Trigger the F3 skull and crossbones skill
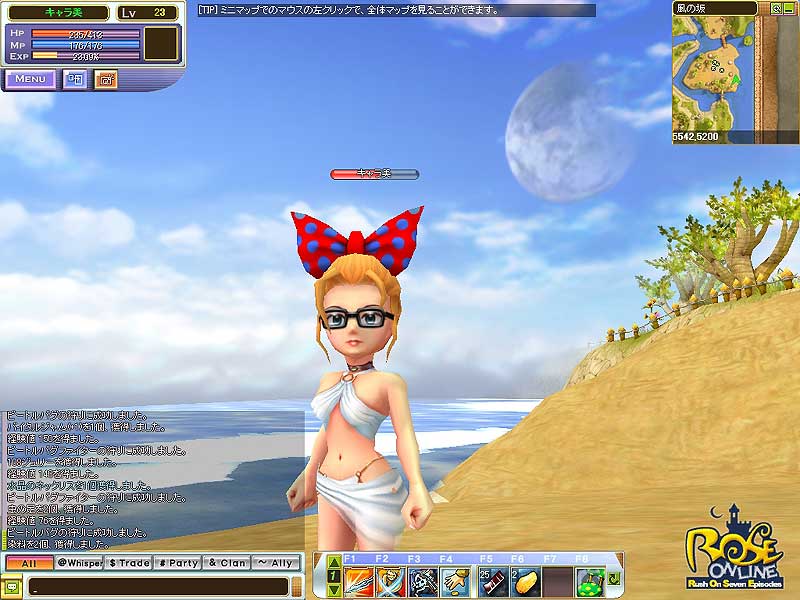Viewport: 800px width, 600px height. [x=423, y=581]
